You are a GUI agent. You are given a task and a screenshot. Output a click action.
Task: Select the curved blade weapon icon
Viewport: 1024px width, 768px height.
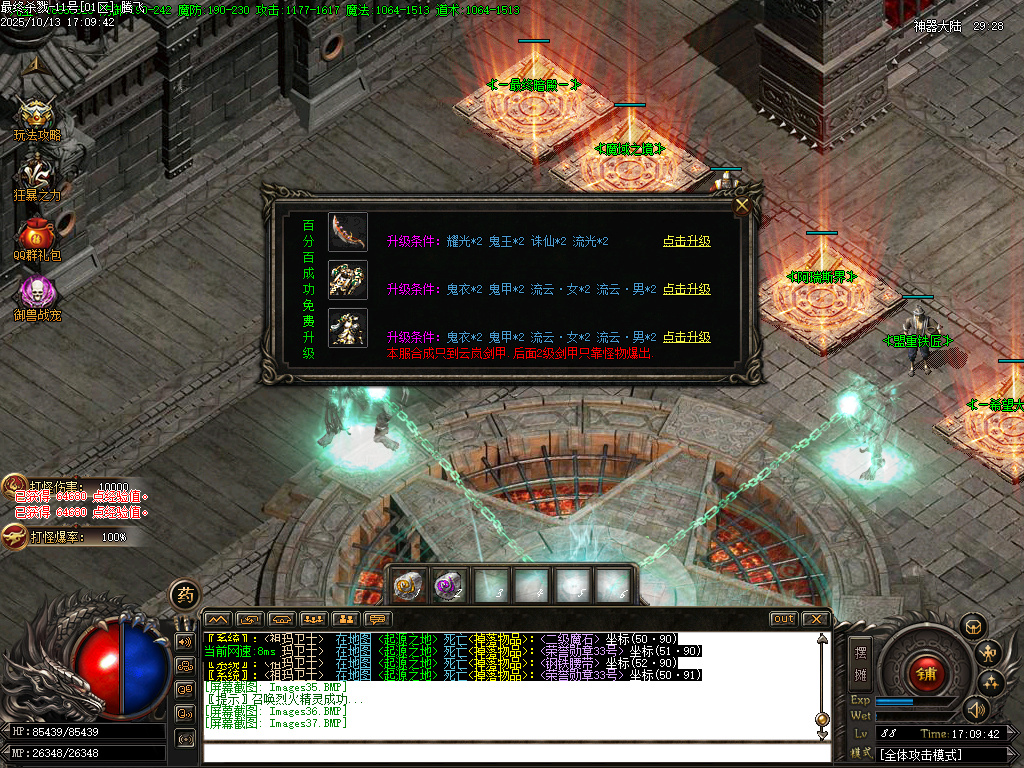[x=348, y=232]
